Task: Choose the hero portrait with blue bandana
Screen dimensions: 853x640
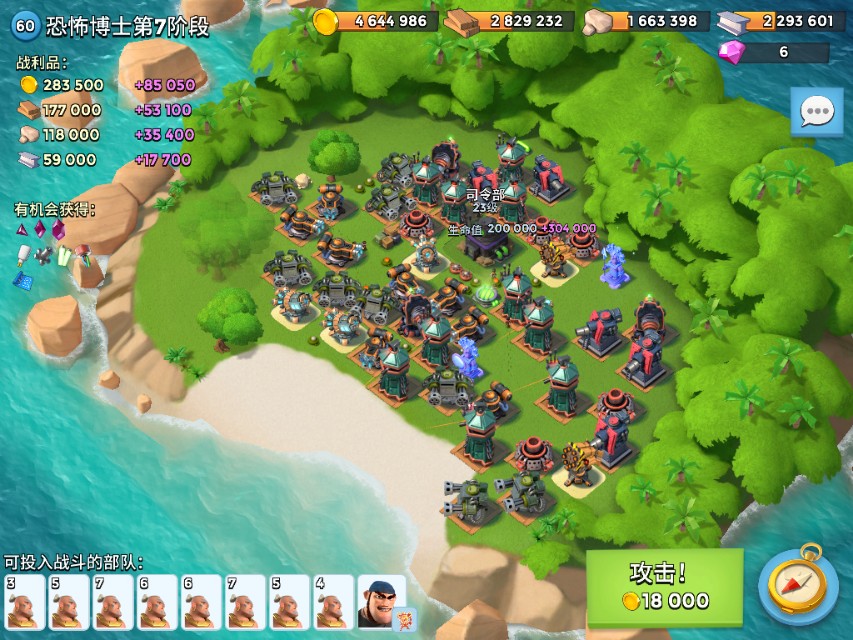Action: 380,600
